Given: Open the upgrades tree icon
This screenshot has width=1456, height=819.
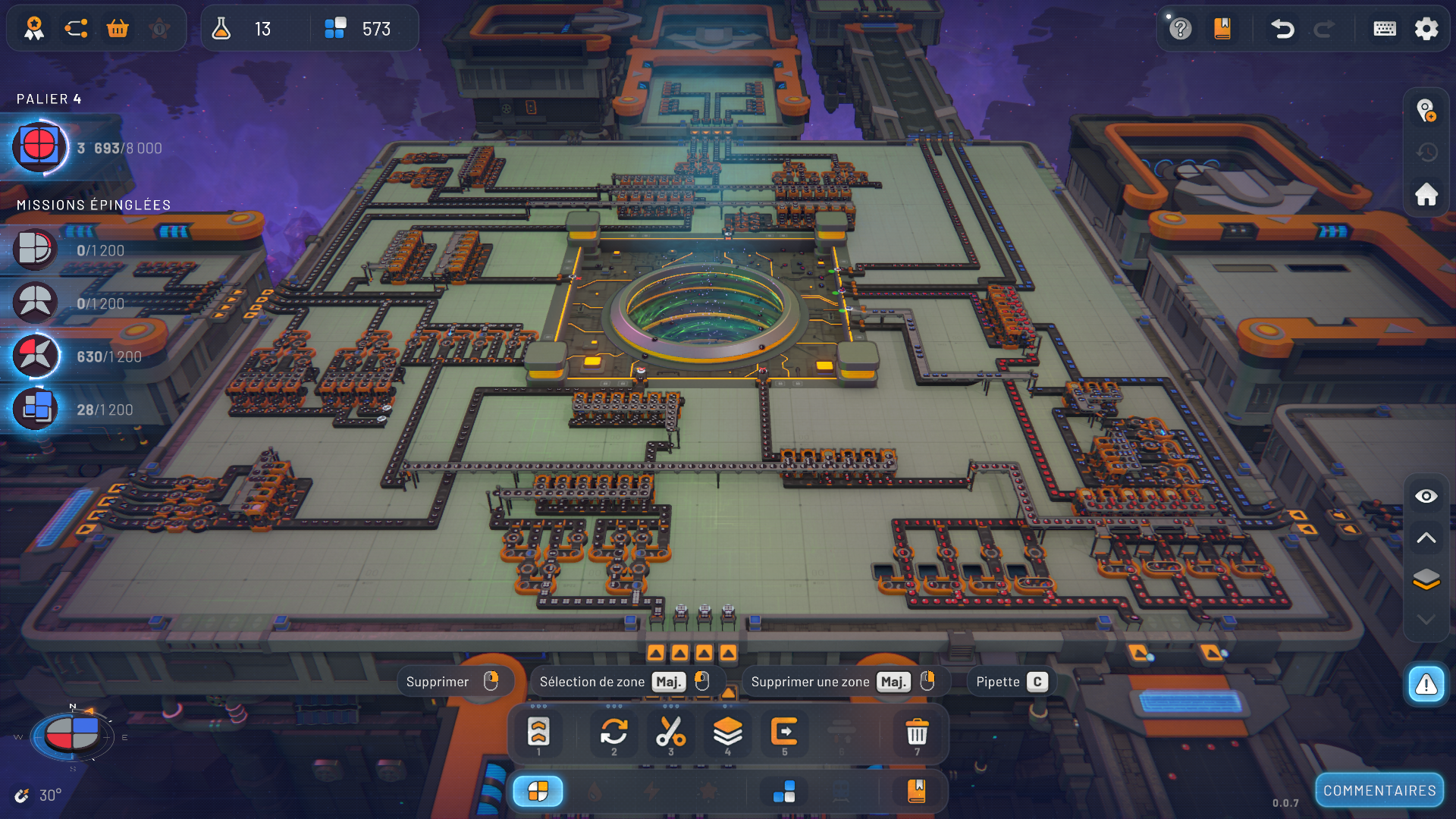Looking at the screenshot, I should (76, 29).
